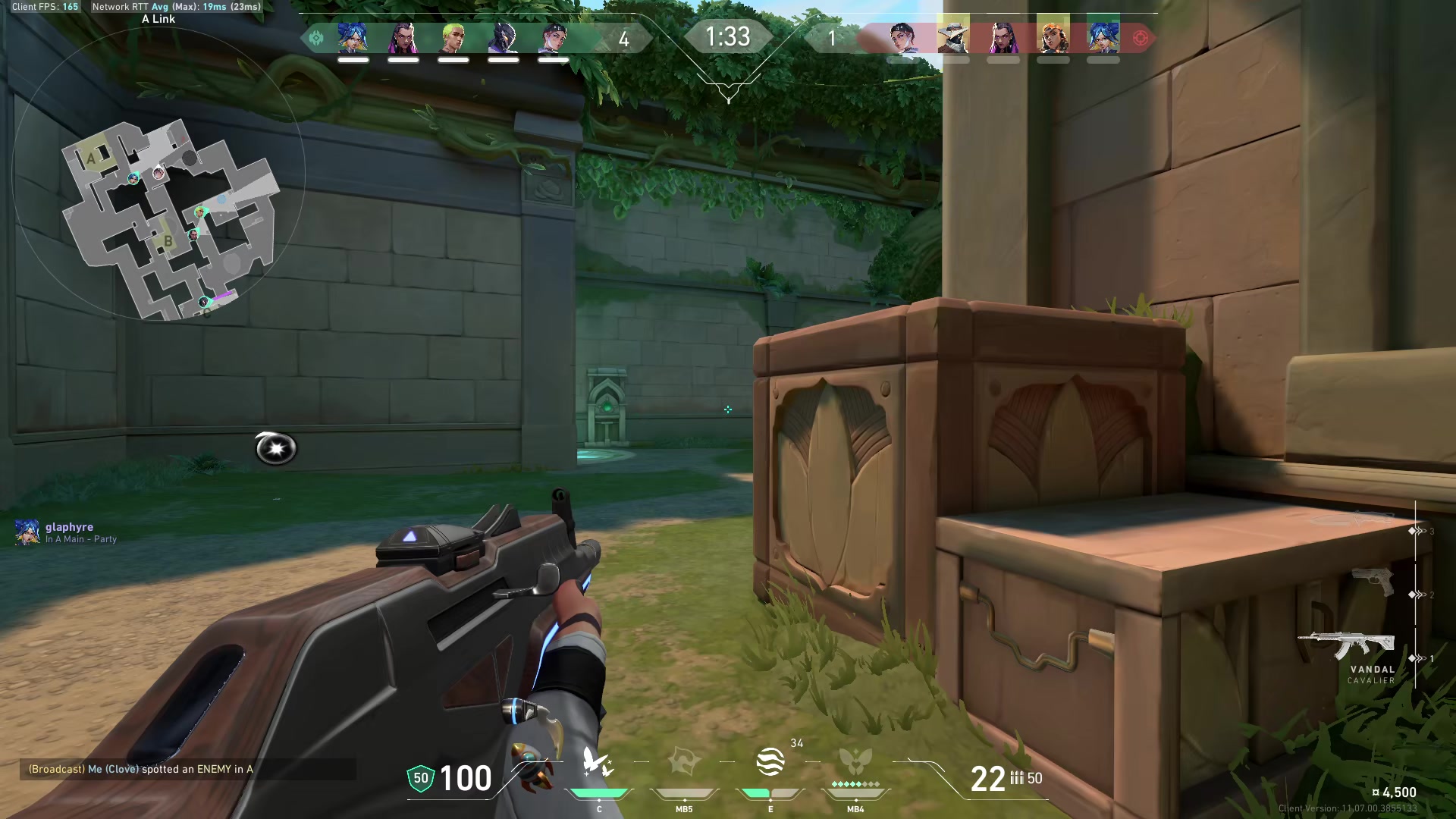The height and width of the screenshot is (819, 1456).
Task: Choose the melee knife weapon slot
Action: coord(1354,520)
